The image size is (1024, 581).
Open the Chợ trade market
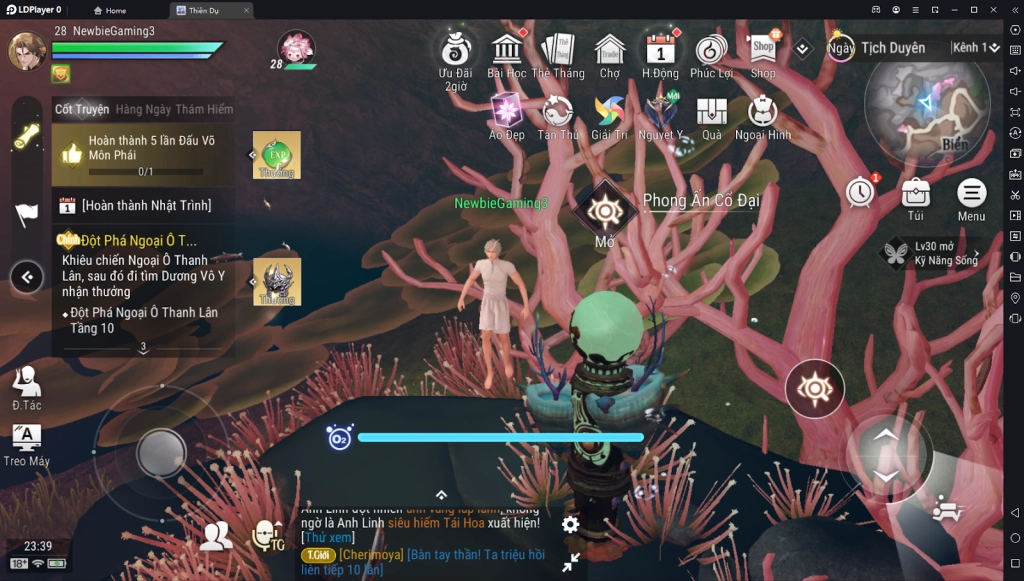609,50
